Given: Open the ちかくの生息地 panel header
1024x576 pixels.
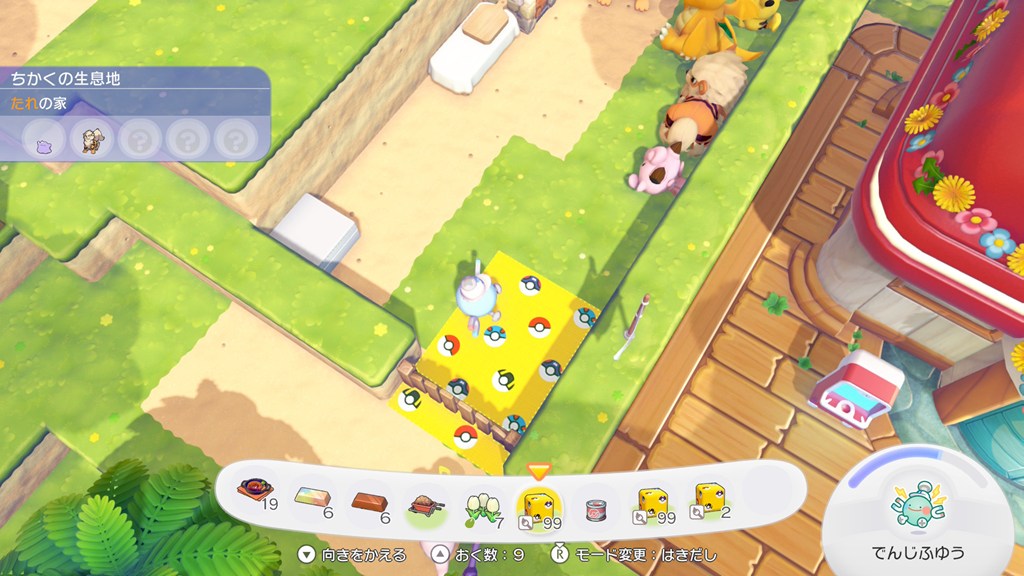Looking at the screenshot, I should pyautogui.click(x=66, y=78).
